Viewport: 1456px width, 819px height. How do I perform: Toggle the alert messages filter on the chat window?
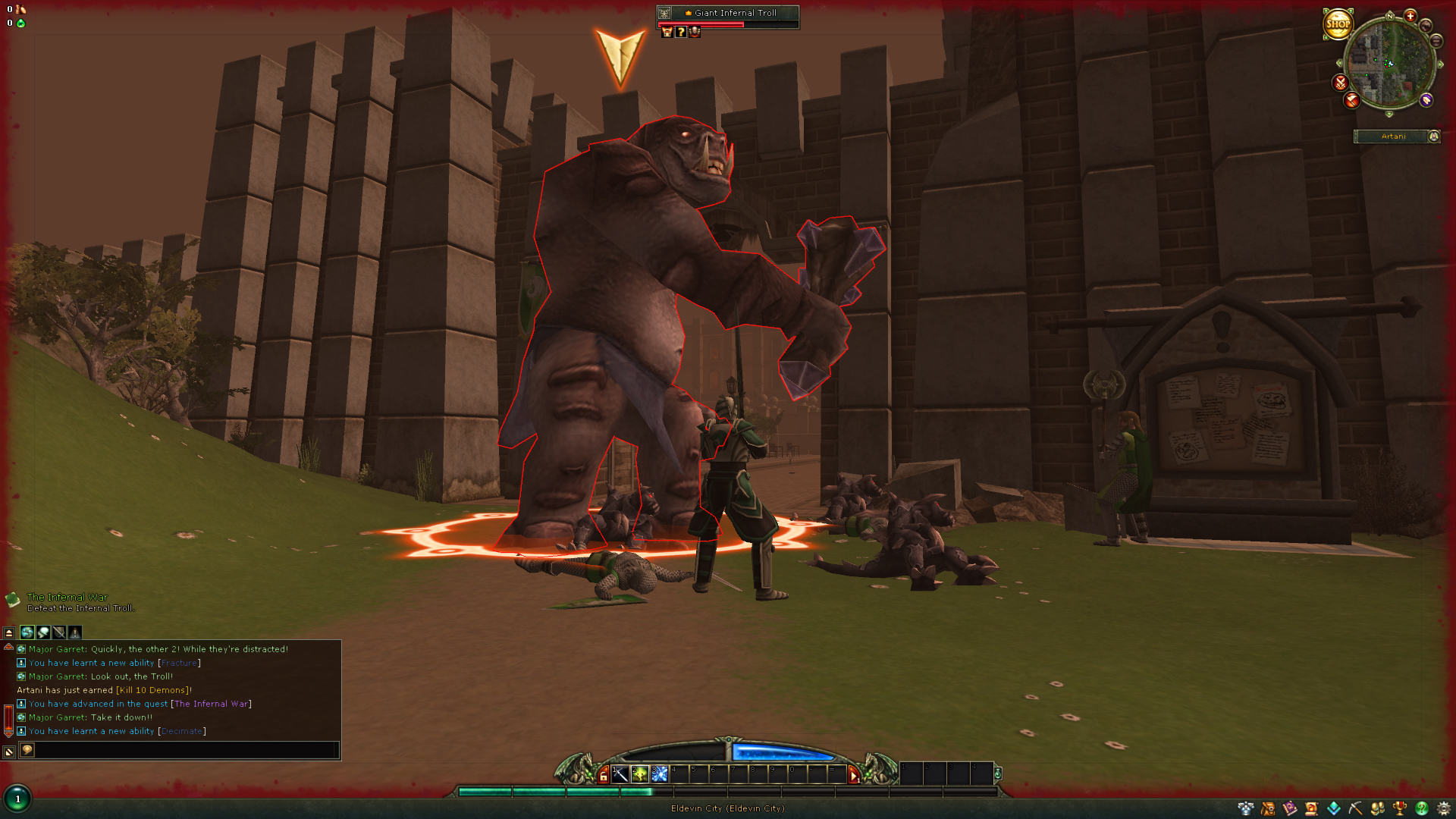point(74,632)
